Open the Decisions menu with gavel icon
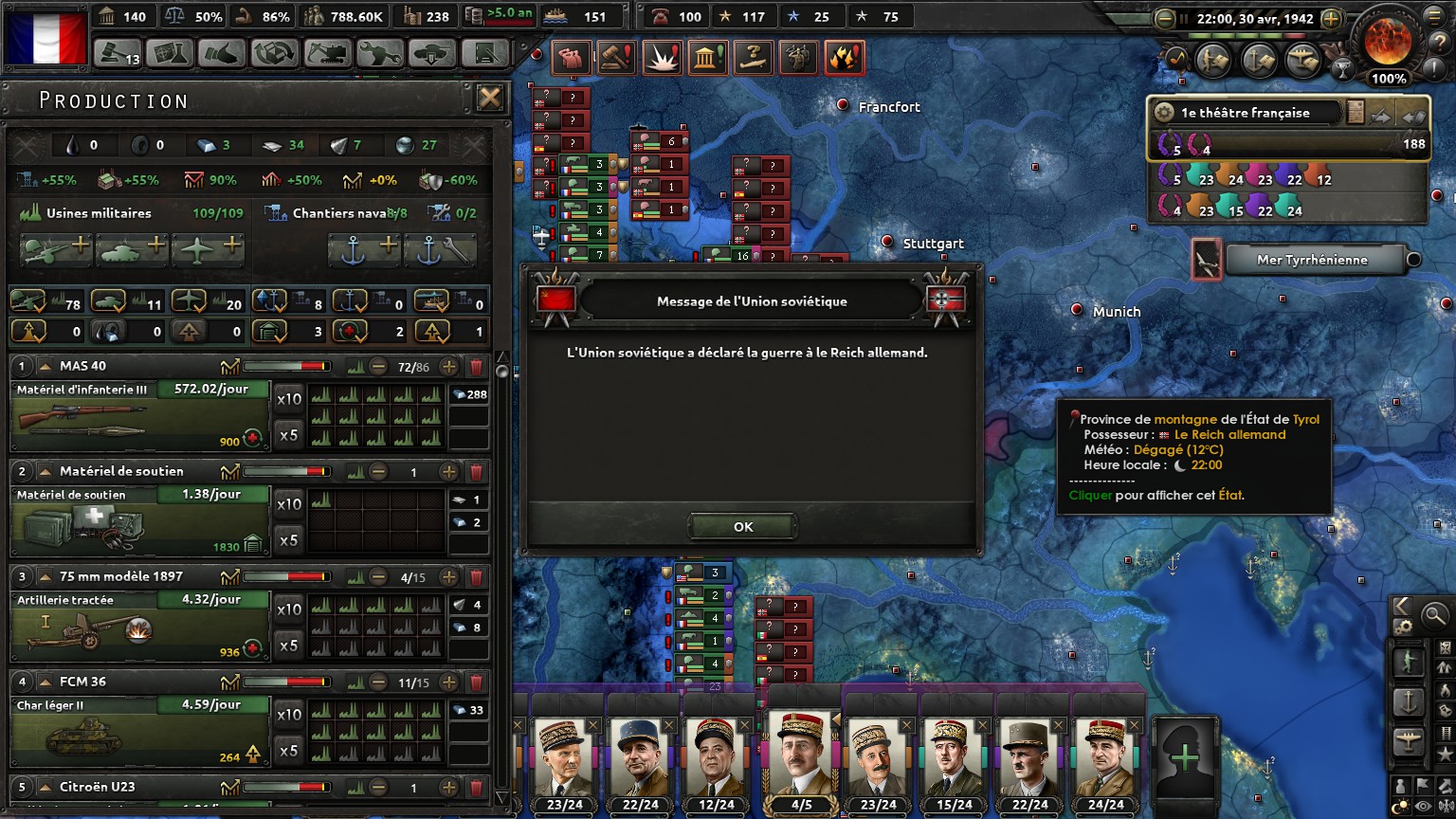 click(x=118, y=54)
